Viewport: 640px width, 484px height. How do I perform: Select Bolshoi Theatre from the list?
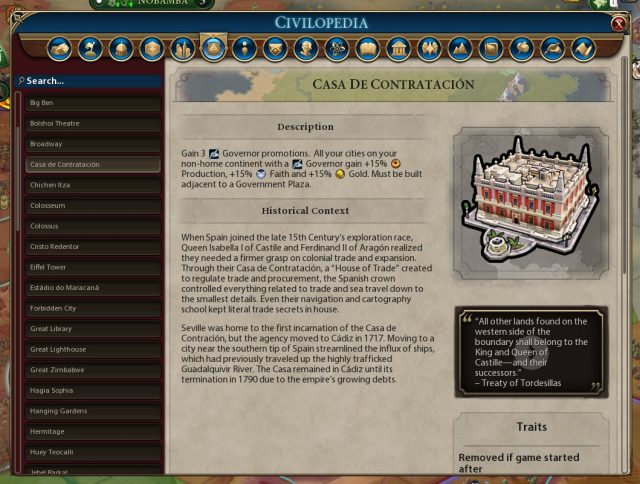point(92,124)
